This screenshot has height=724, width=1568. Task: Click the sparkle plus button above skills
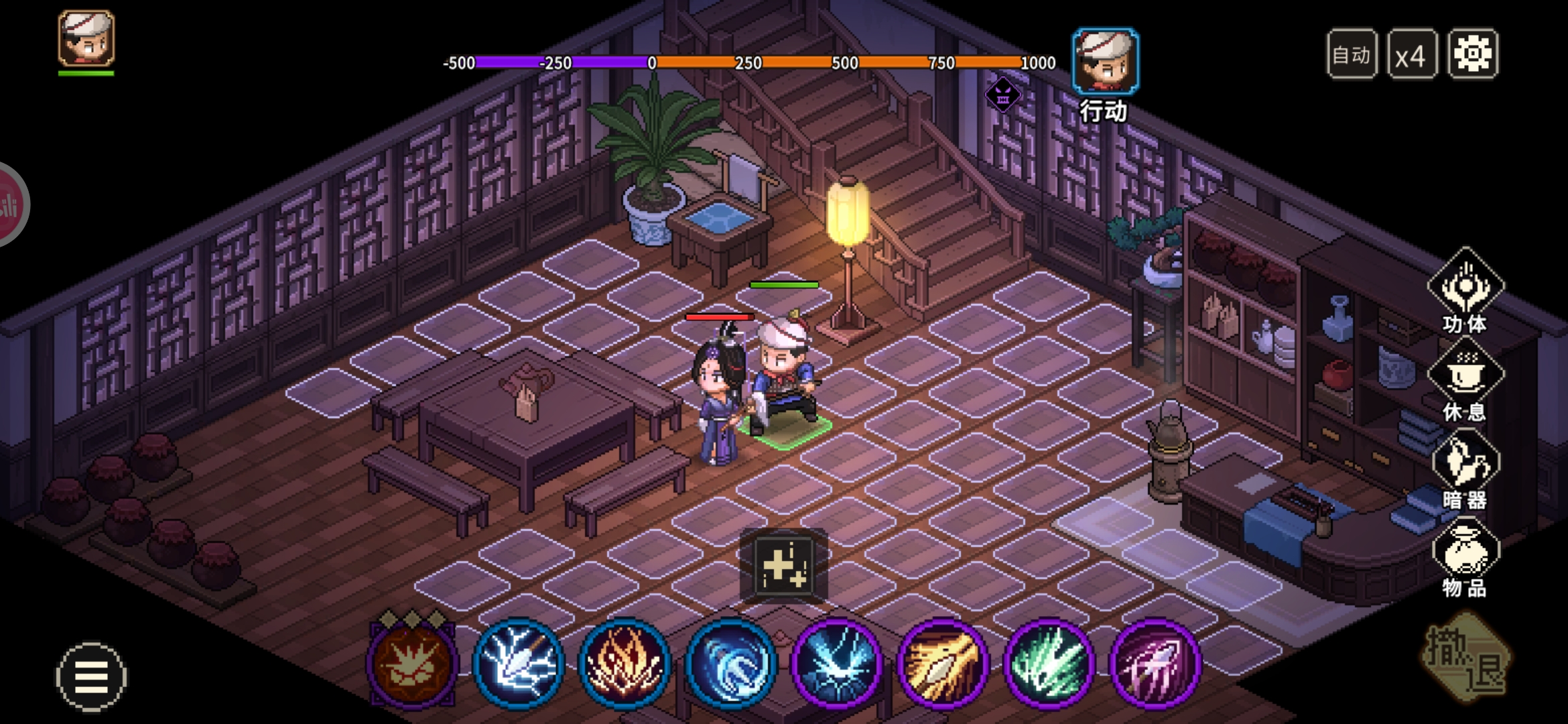click(x=783, y=566)
